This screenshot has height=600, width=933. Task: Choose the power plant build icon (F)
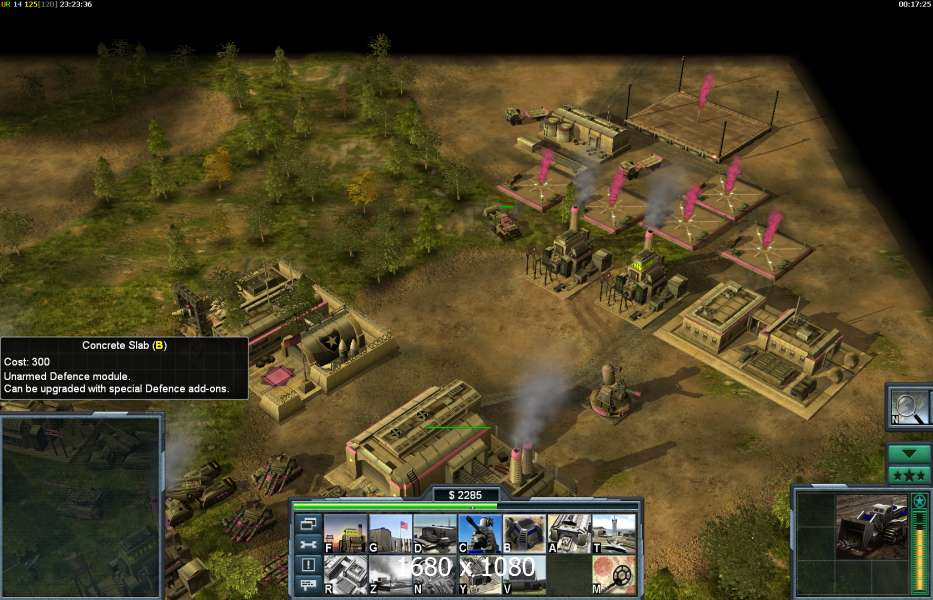pyautogui.click(x=344, y=533)
